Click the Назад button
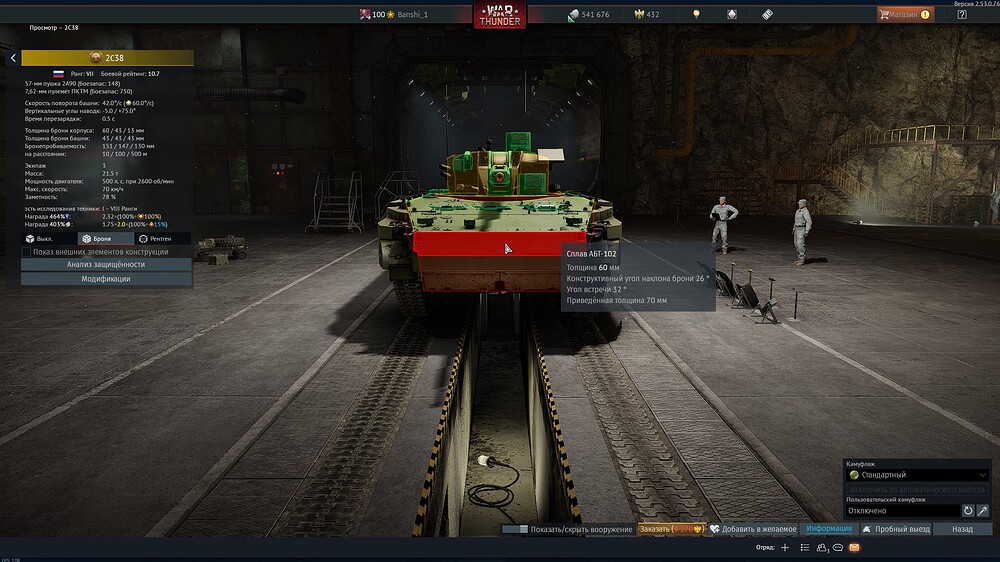 pos(962,529)
